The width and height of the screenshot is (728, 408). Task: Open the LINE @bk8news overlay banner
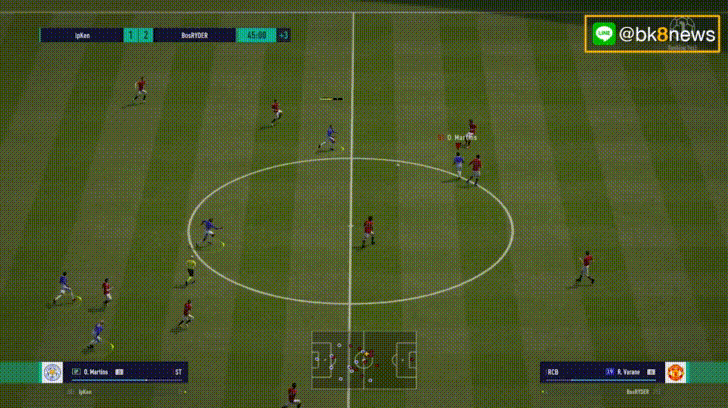pos(654,34)
